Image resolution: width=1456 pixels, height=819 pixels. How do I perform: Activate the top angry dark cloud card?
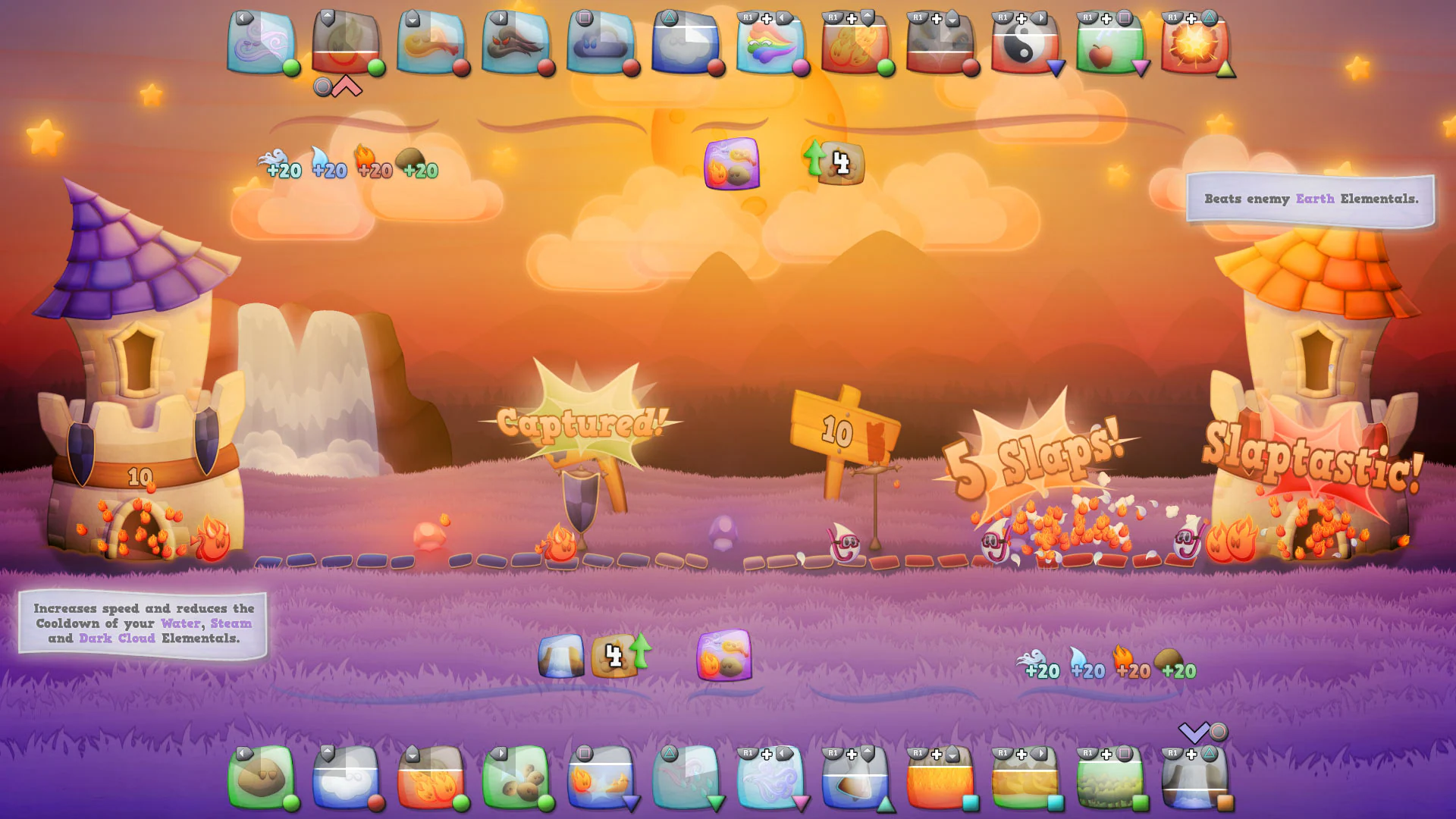516,42
